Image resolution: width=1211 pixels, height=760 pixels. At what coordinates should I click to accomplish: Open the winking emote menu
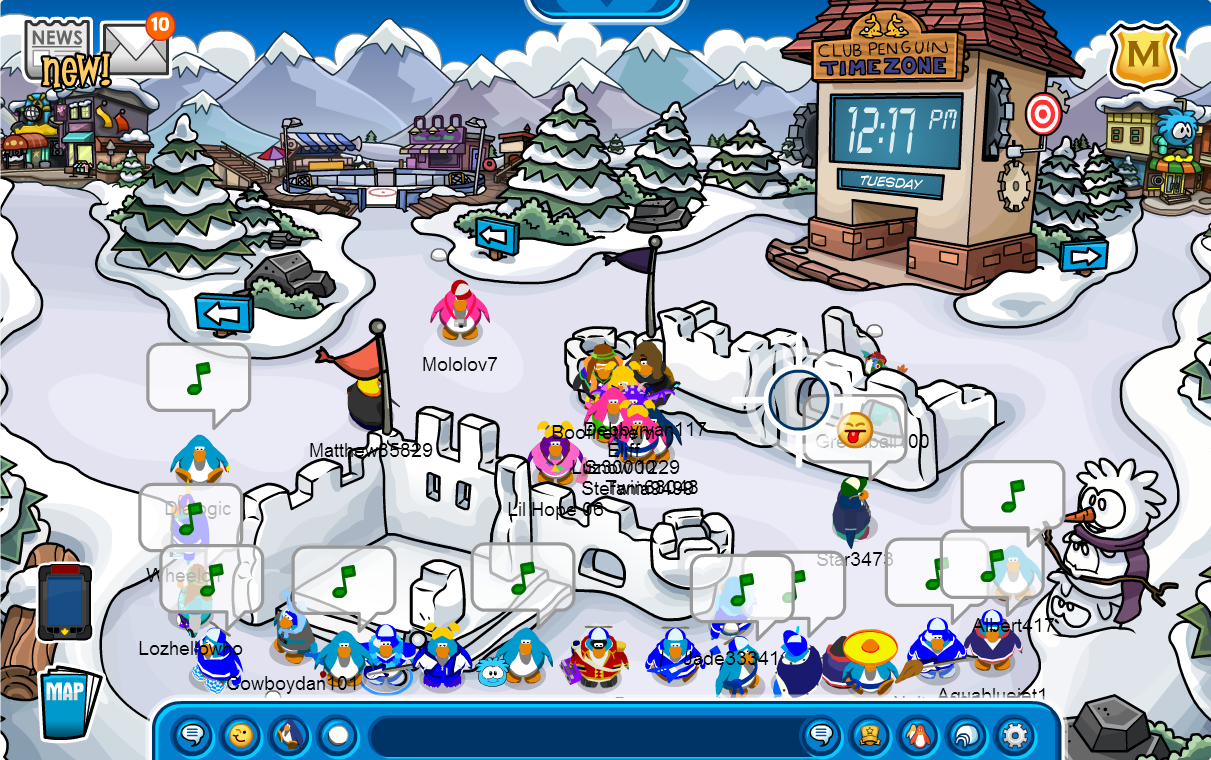click(240, 737)
